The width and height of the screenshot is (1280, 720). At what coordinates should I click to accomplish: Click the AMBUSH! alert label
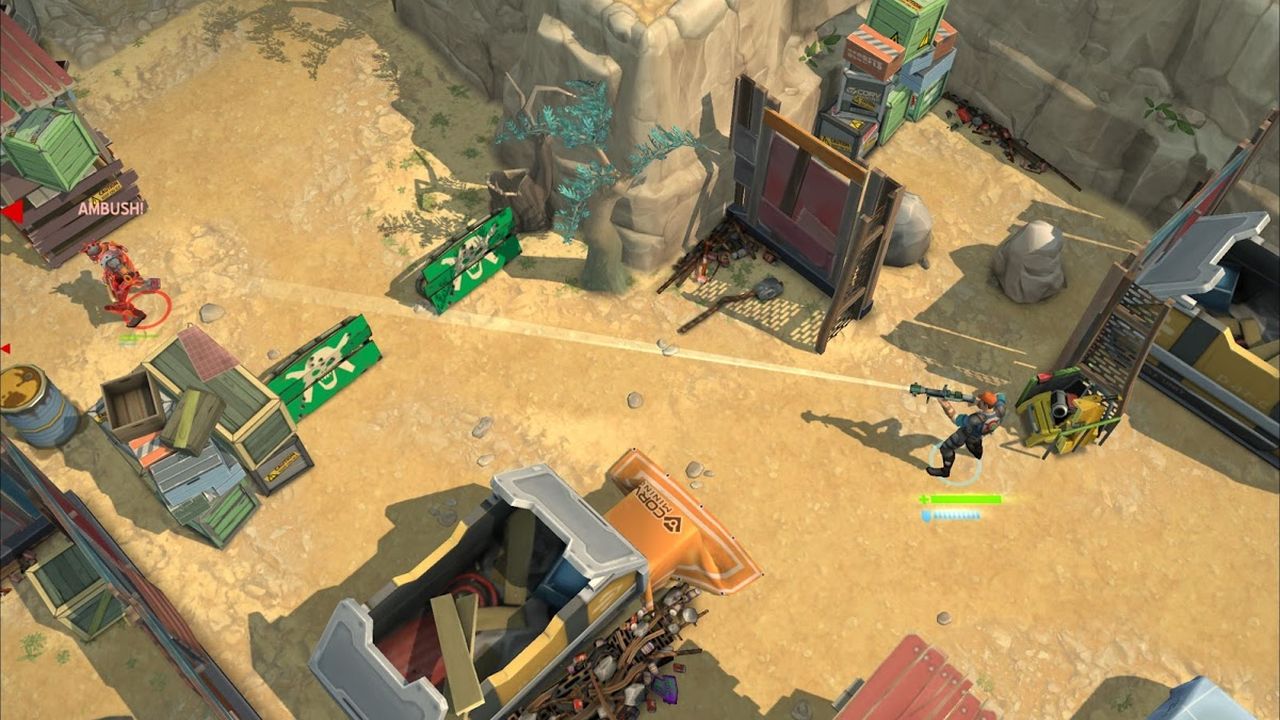(110, 210)
